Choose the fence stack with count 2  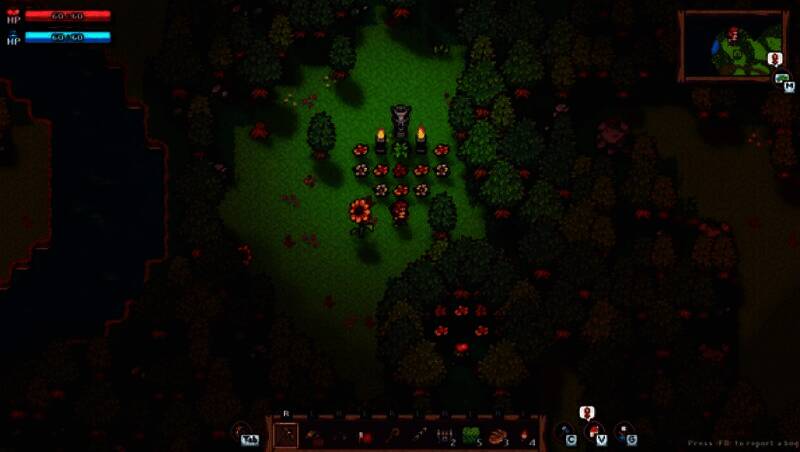445,435
